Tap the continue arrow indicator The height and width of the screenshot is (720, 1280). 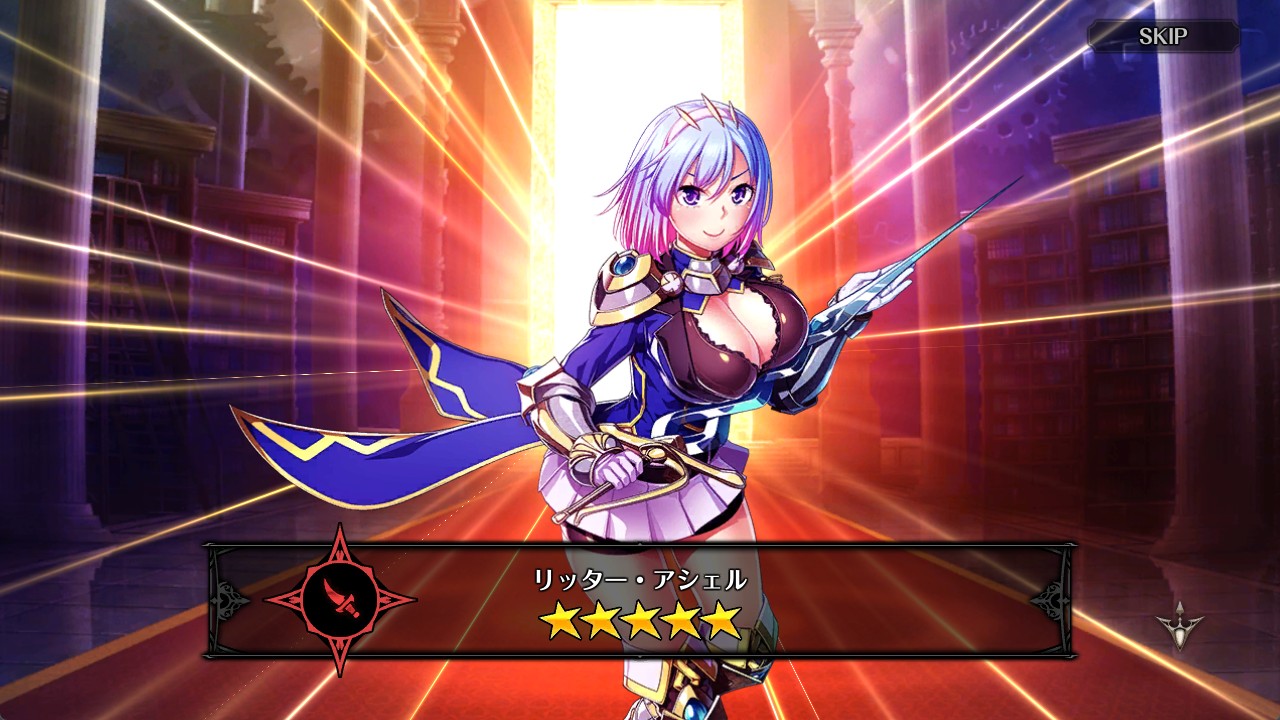click(1180, 626)
